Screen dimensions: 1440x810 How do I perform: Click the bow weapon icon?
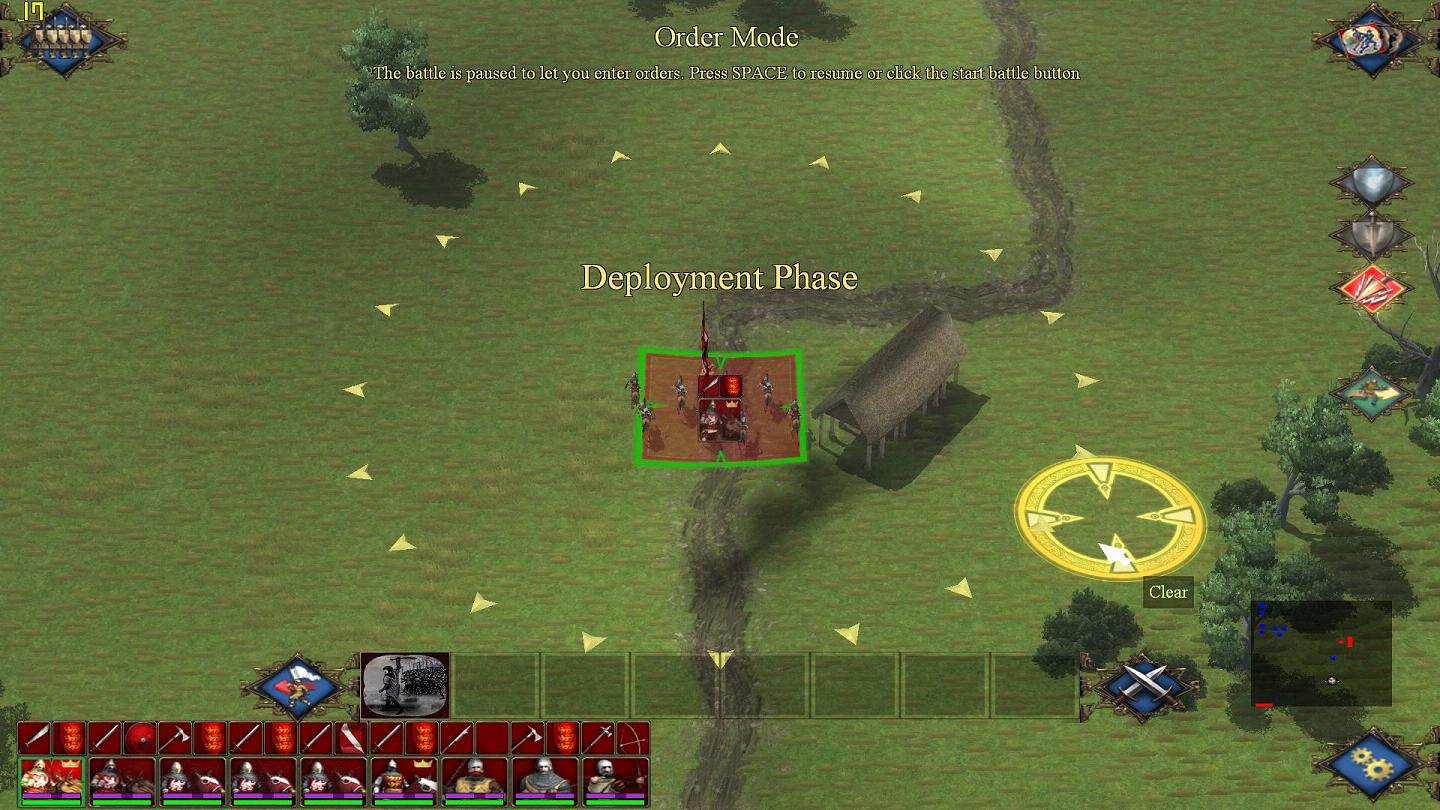(x=632, y=739)
